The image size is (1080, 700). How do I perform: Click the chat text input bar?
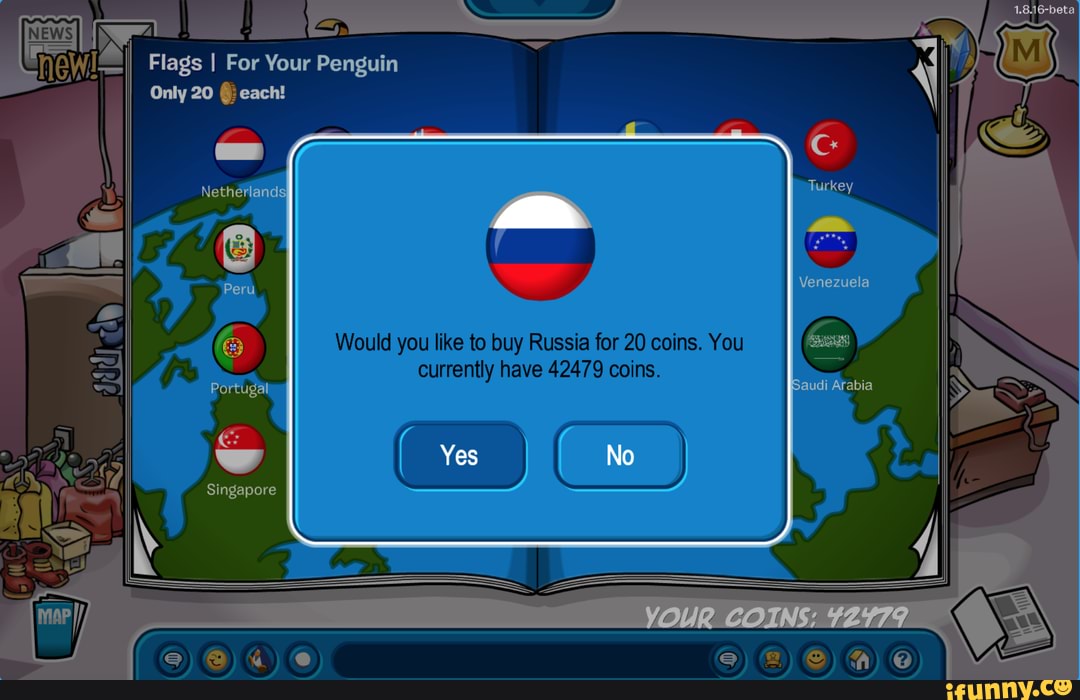(x=520, y=660)
